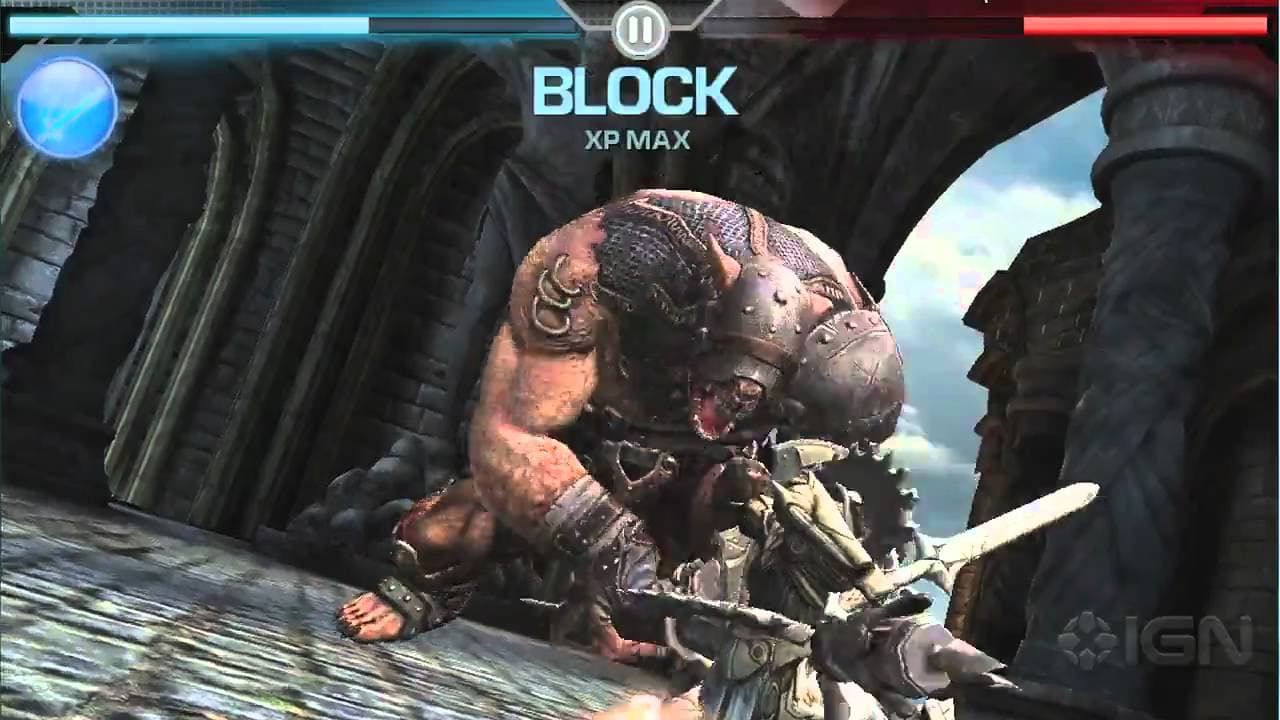Tap the pause symbol inside the silver circle
The image size is (1280, 720).
[x=639, y=29]
